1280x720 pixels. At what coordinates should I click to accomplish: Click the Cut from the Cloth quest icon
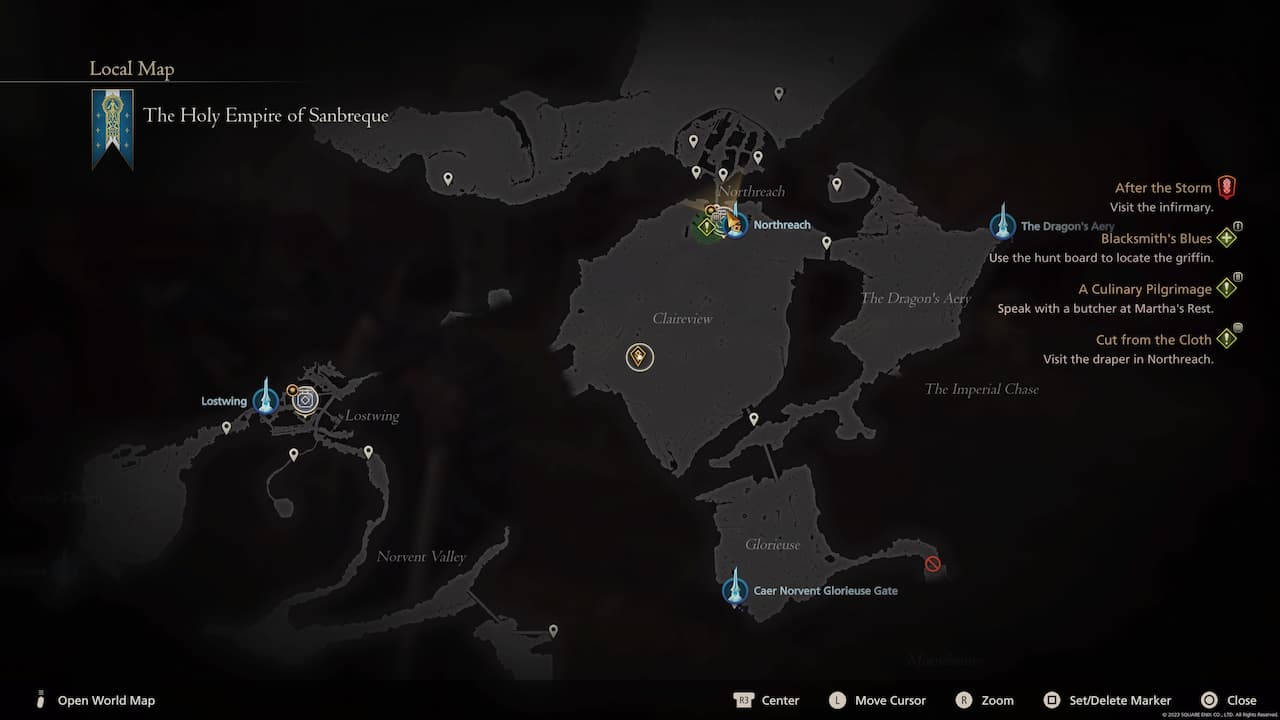(x=1227, y=339)
